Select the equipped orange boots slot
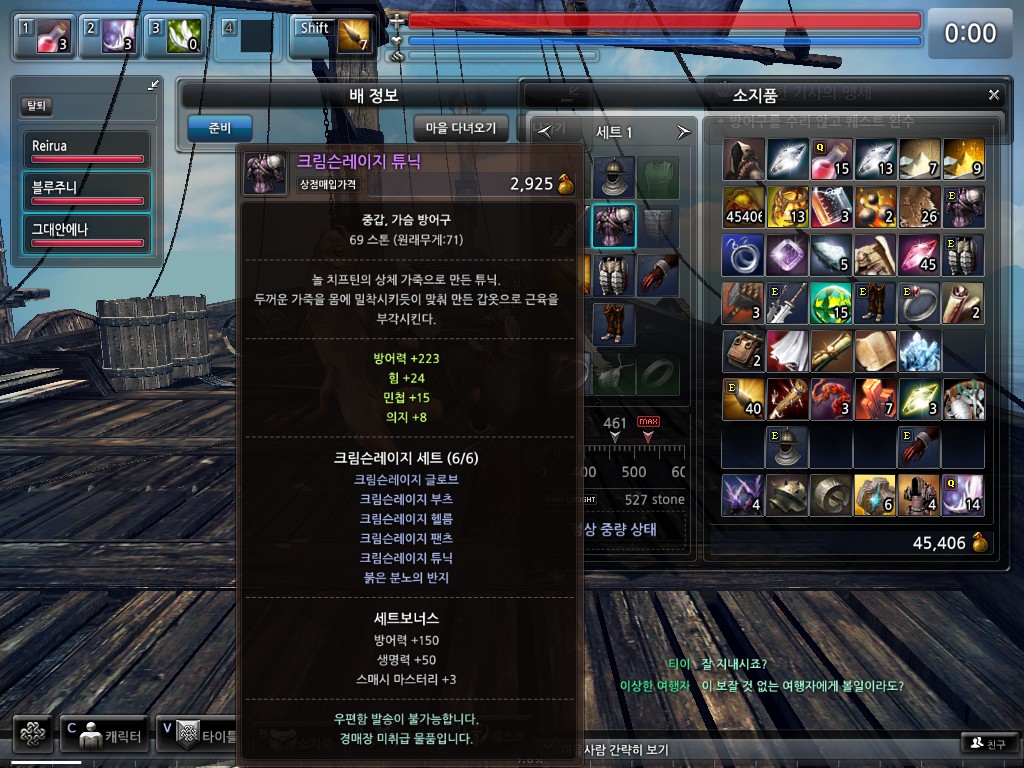This screenshot has width=1024, height=768. [613, 323]
